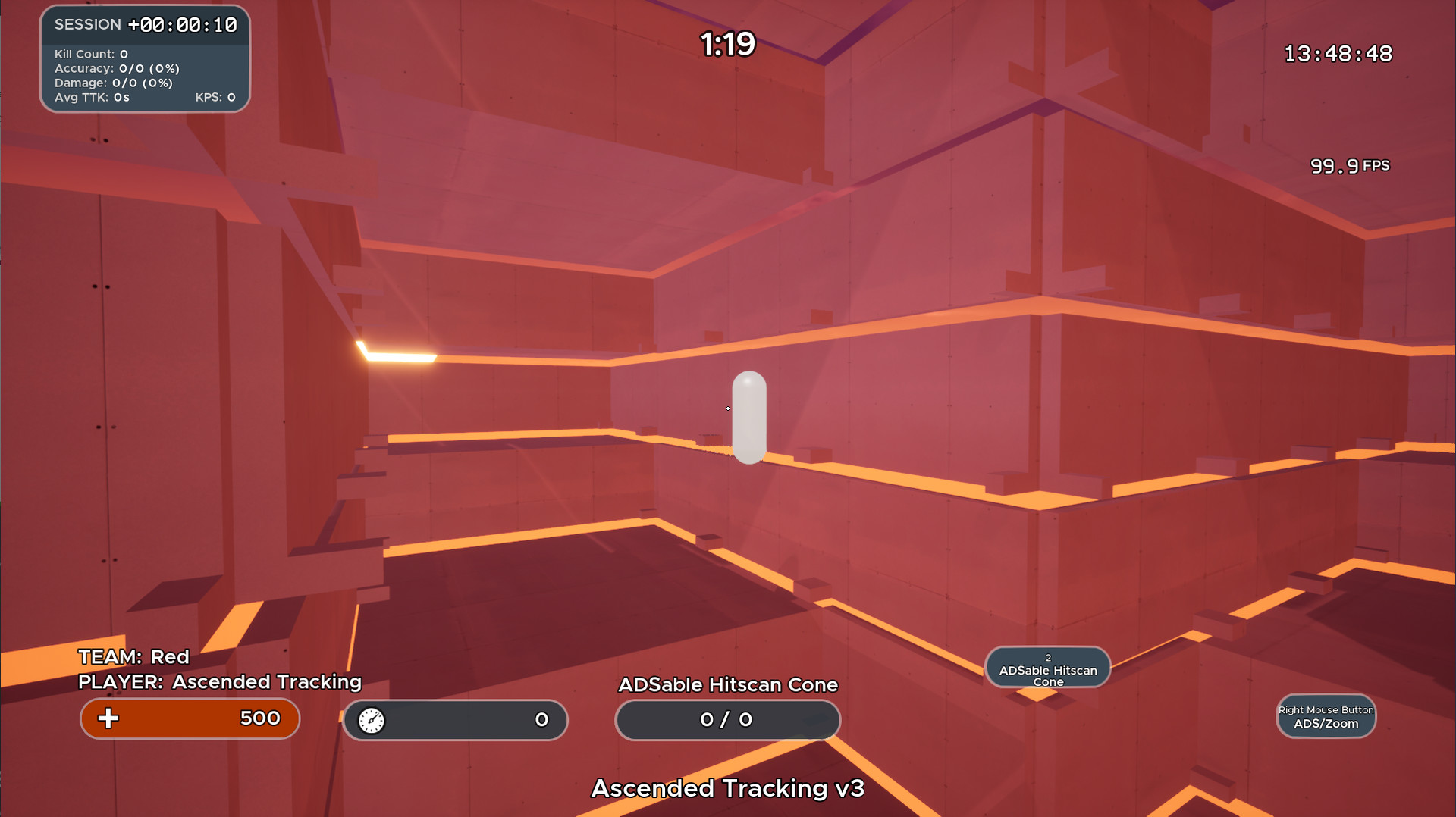Select the stopwatch icon near the counter
The image size is (1456, 817).
(x=372, y=720)
